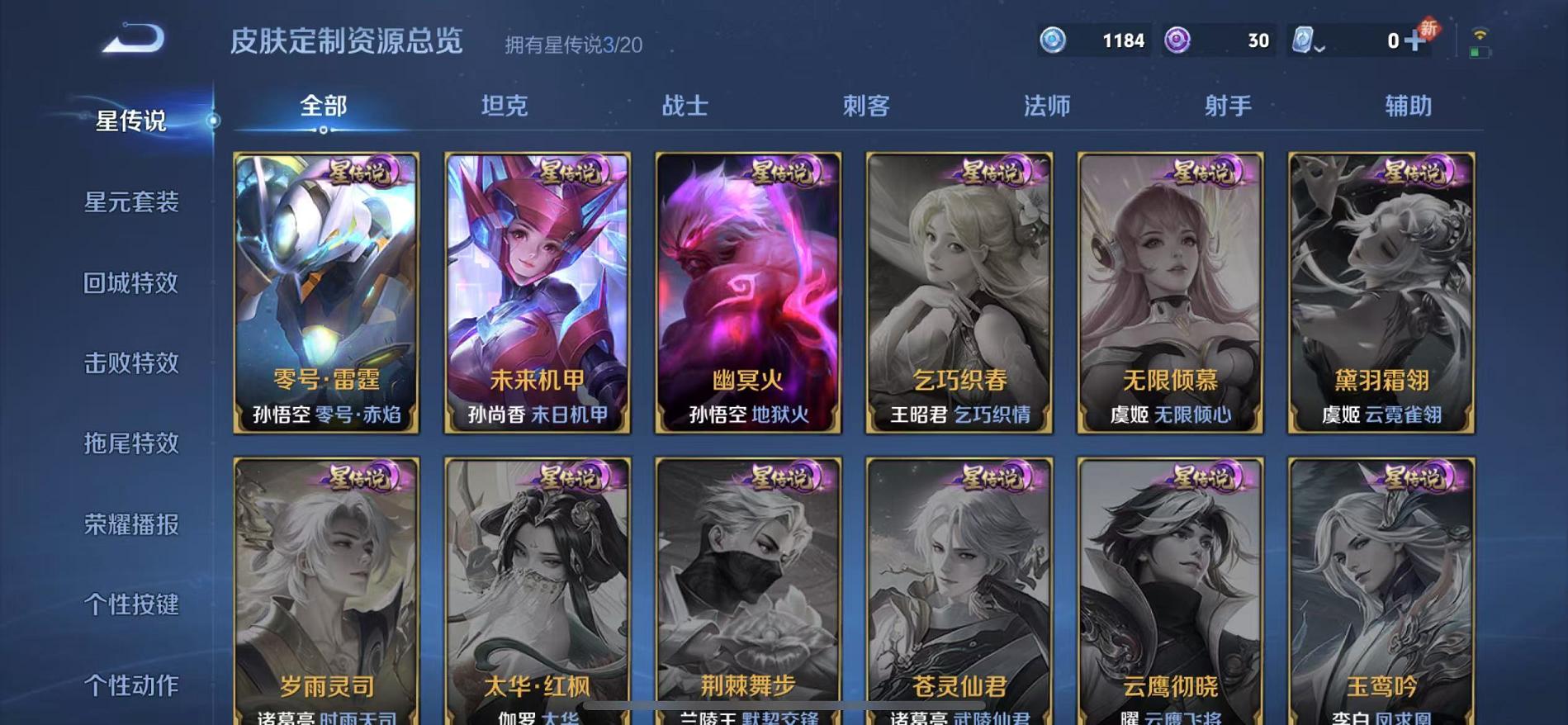Switch to the 坦克 category tab

click(505, 106)
